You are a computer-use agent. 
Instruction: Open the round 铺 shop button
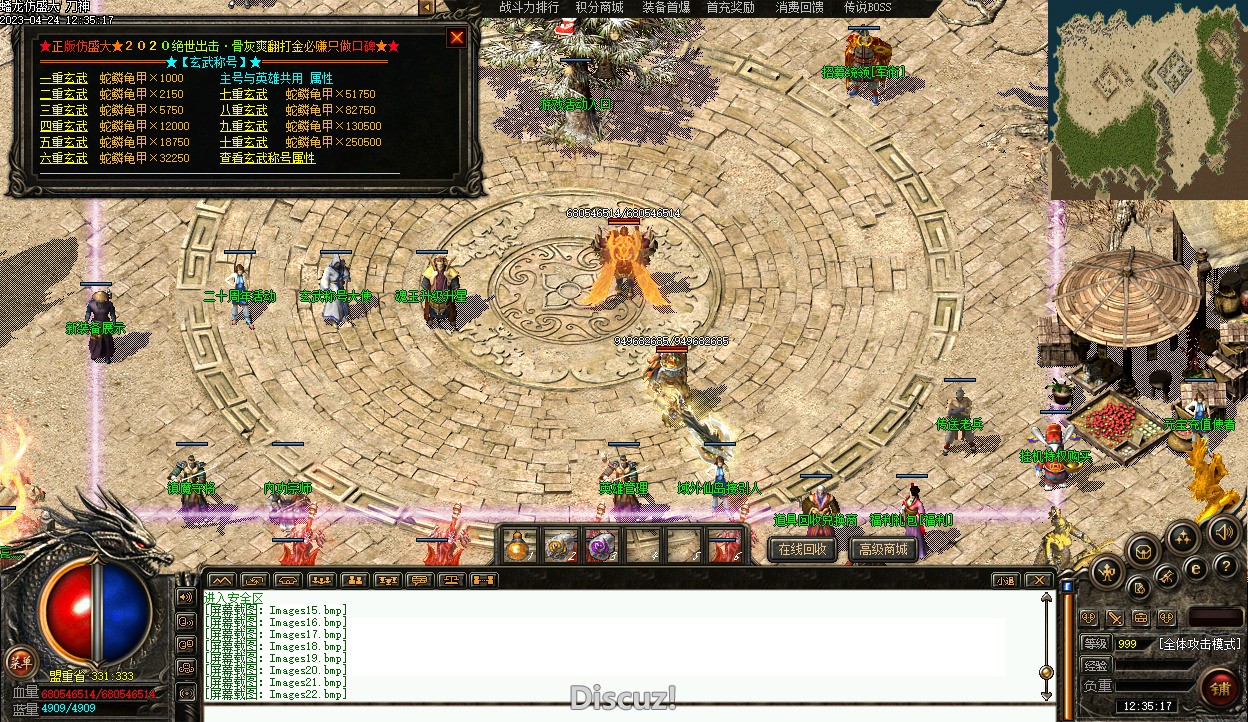1219,688
